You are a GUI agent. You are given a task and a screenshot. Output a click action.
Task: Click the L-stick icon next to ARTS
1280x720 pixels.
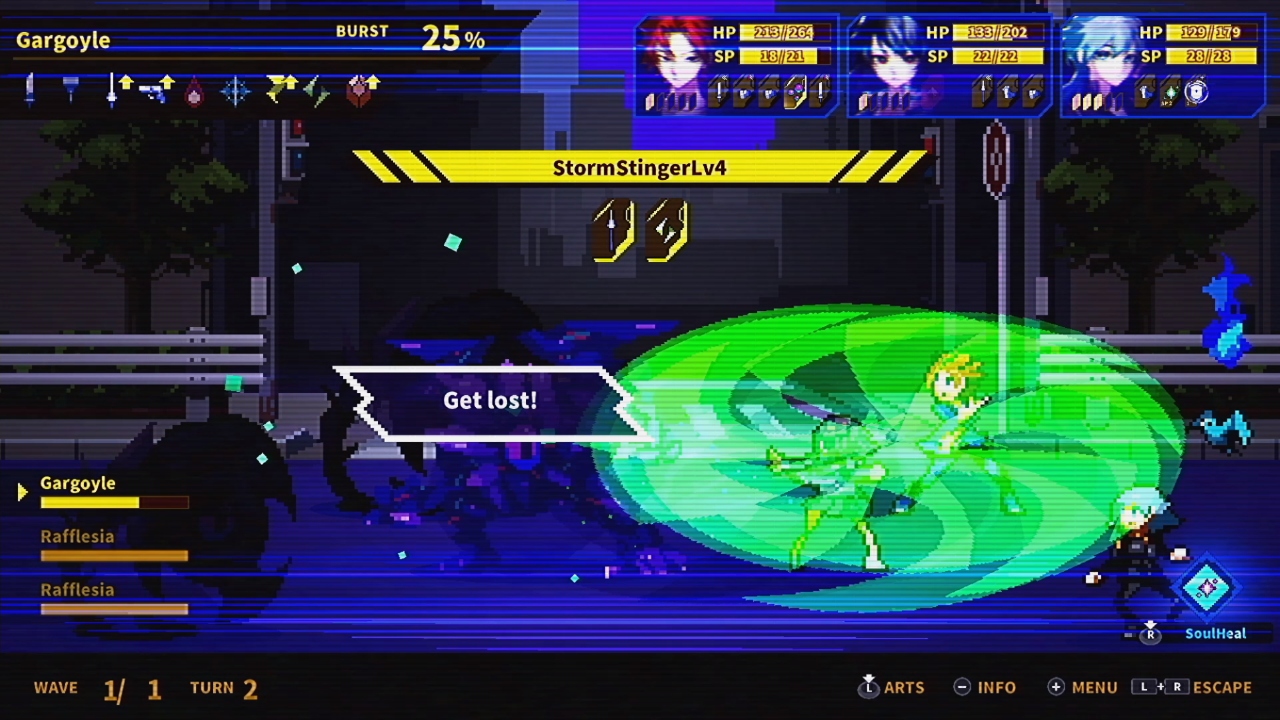coord(868,687)
